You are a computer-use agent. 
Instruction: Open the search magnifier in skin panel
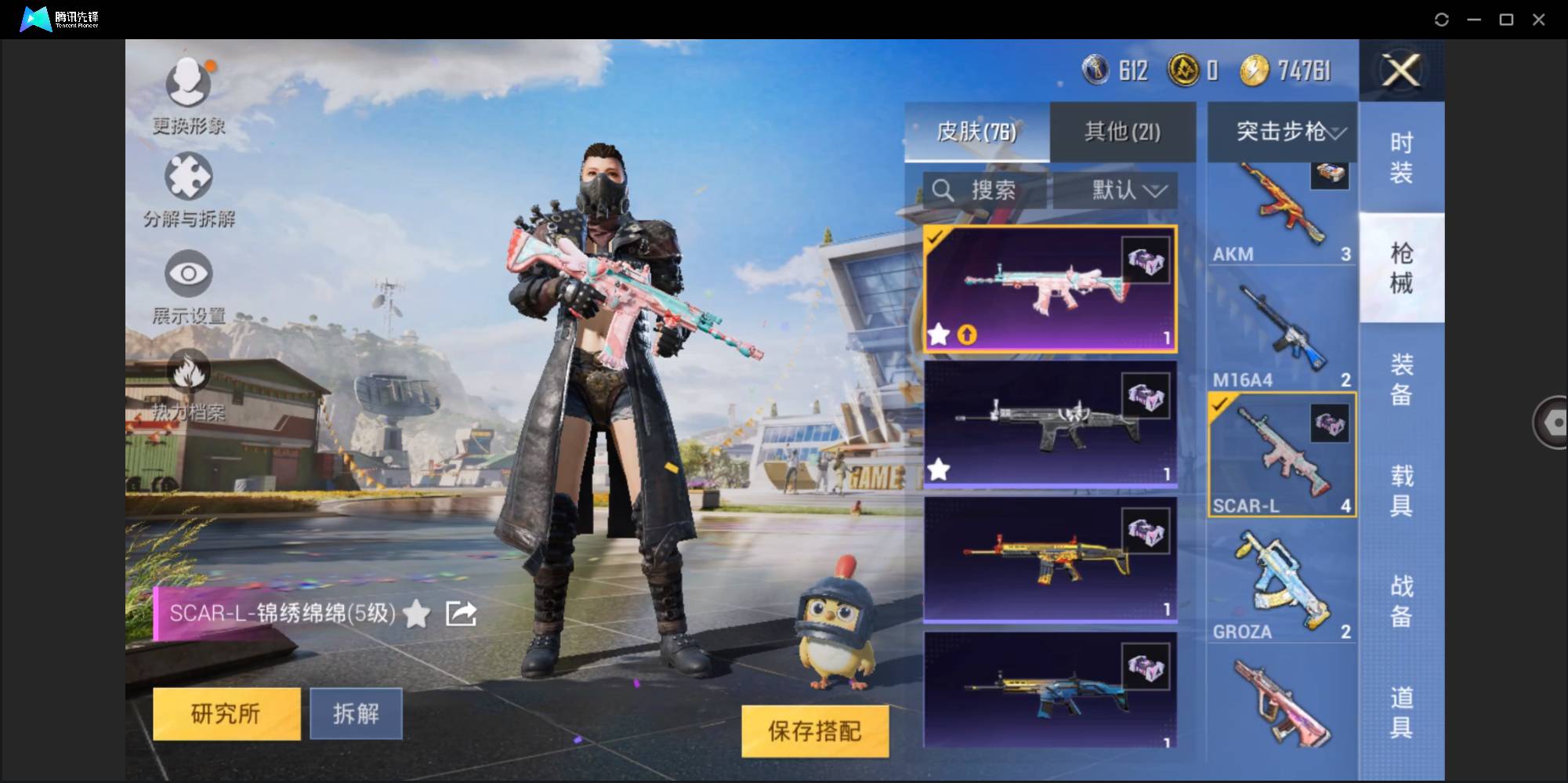944,190
